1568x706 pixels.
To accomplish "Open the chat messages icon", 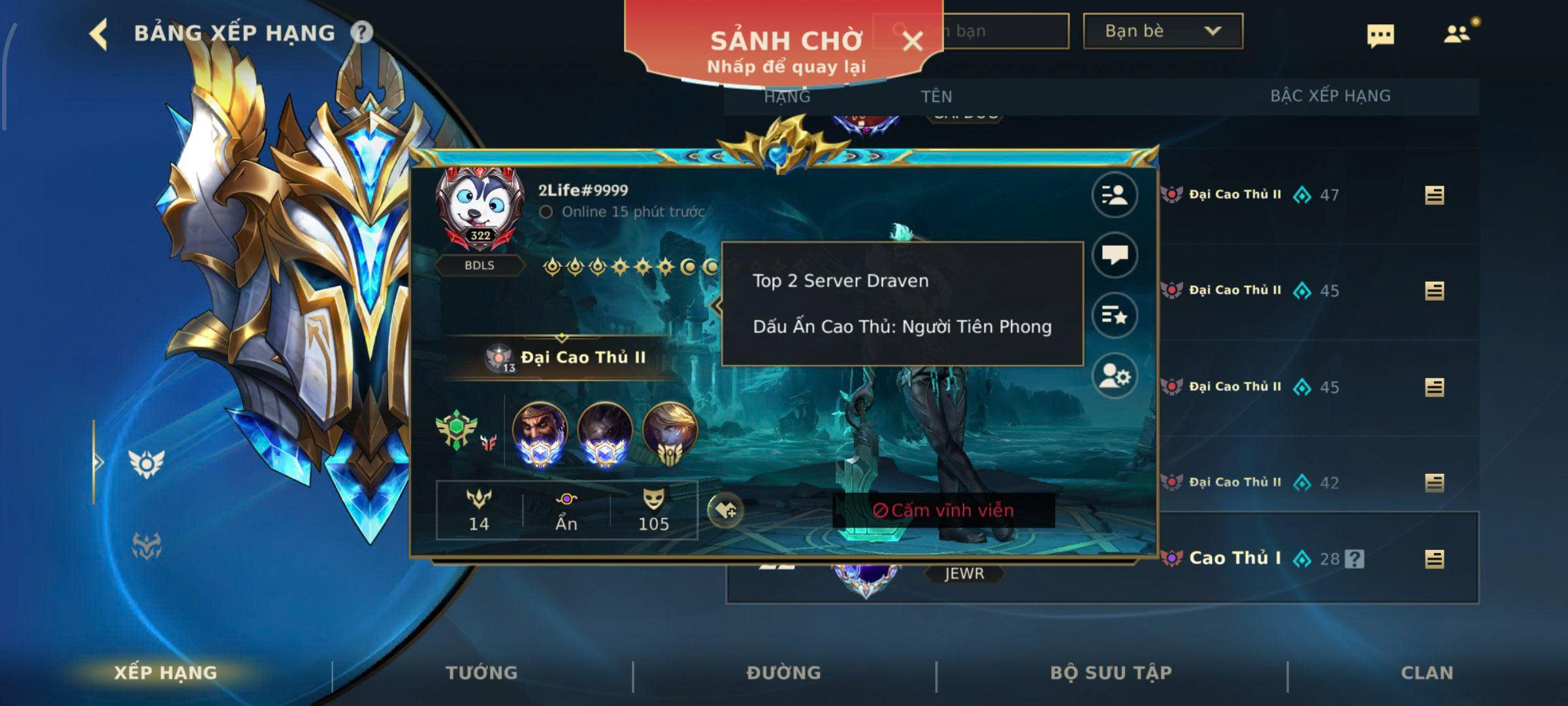I will [x=1380, y=35].
